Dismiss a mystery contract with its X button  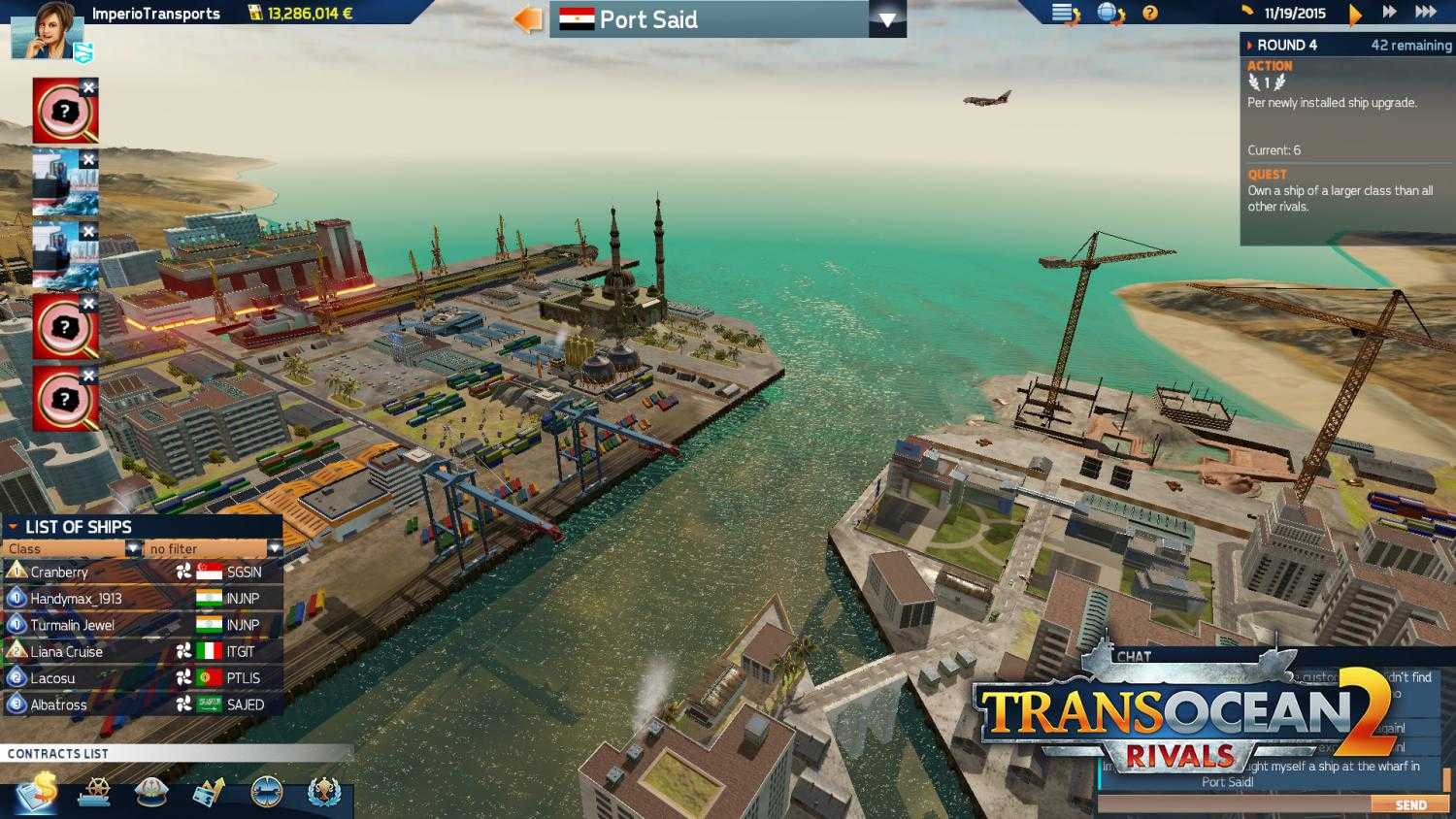pyautogui.click(x=88, y=85)
